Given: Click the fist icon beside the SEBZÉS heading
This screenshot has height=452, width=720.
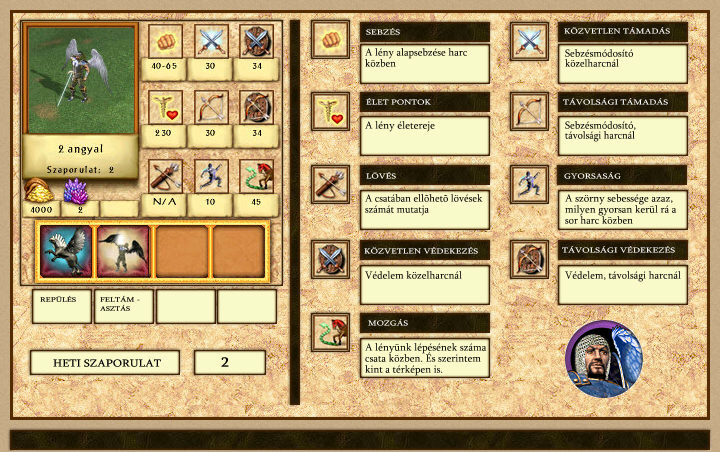Looking at the screenshot, I should 330,40.
